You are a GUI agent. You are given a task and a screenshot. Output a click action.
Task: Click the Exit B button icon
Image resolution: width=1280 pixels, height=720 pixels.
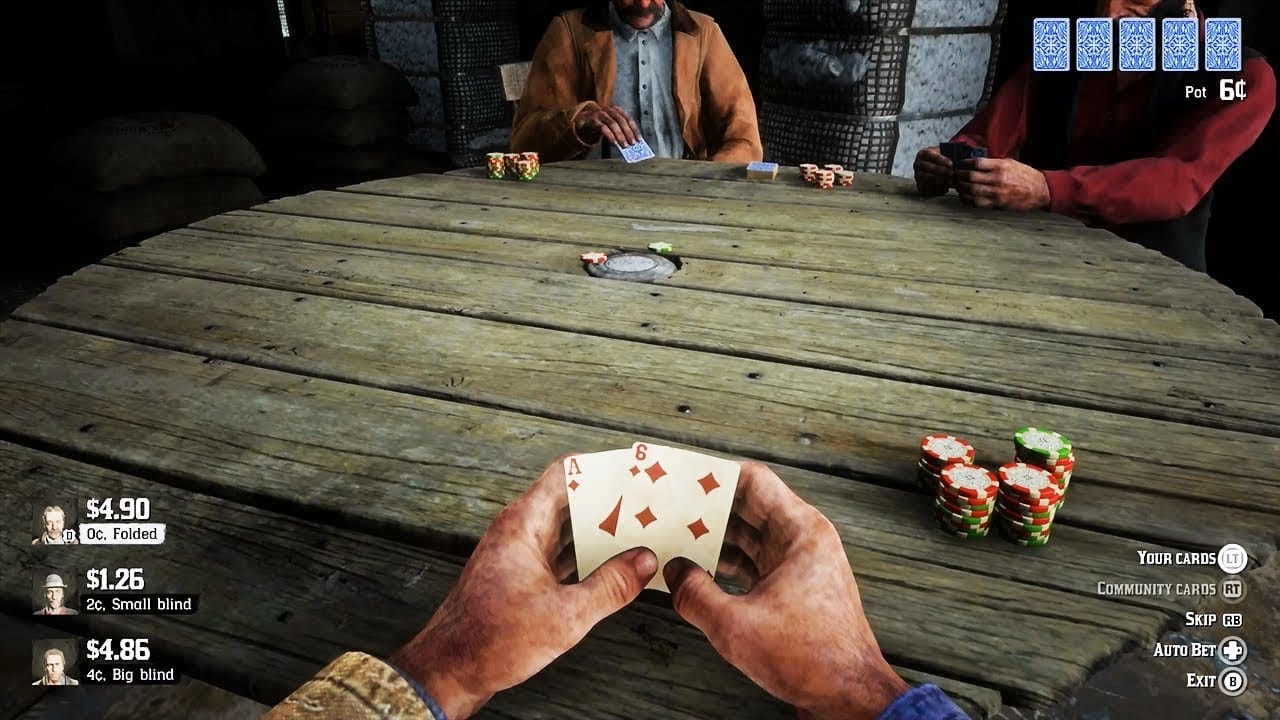[x=1233, y=679]
